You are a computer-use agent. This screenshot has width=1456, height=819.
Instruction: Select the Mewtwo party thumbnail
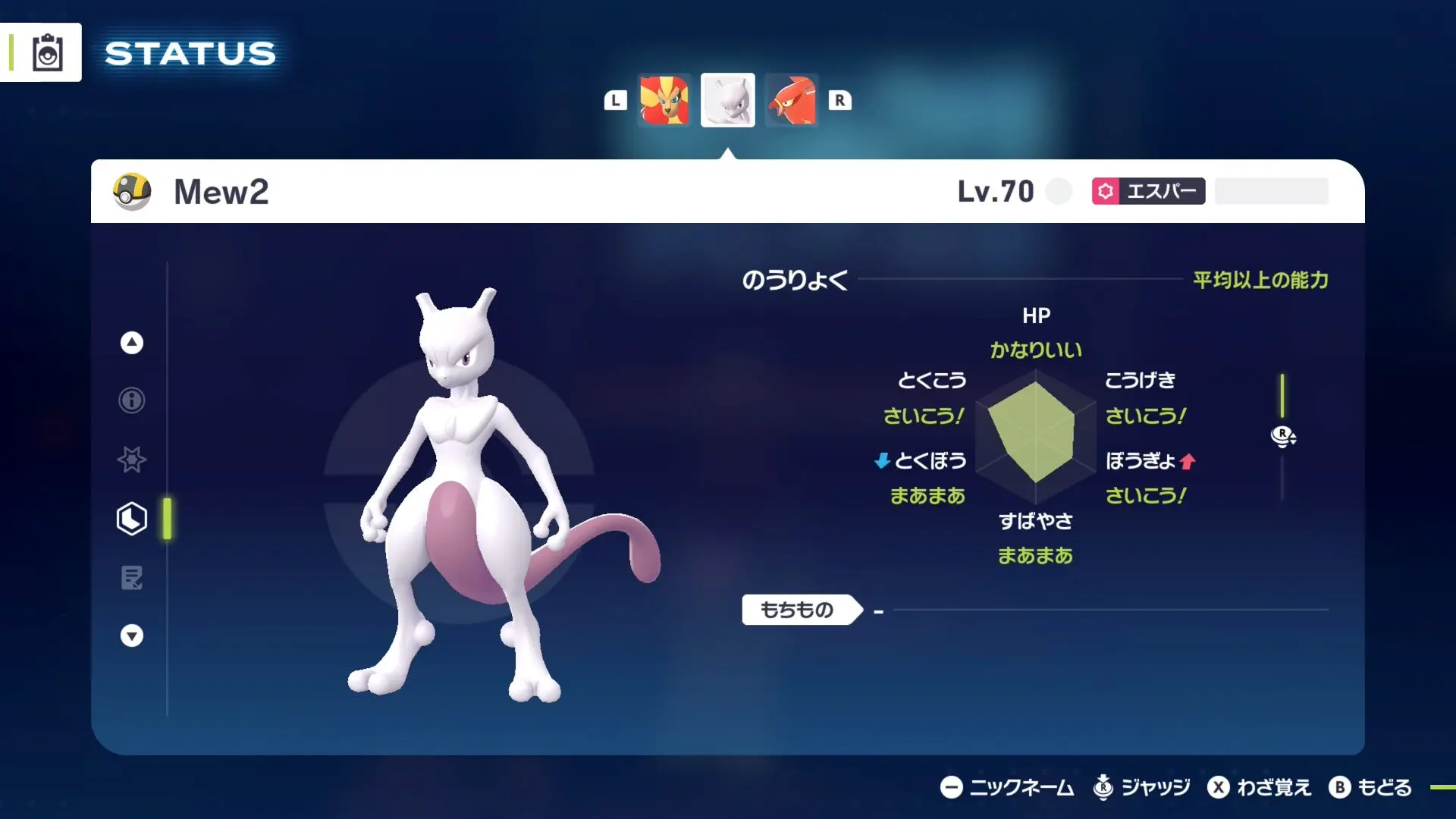point(727,100)
